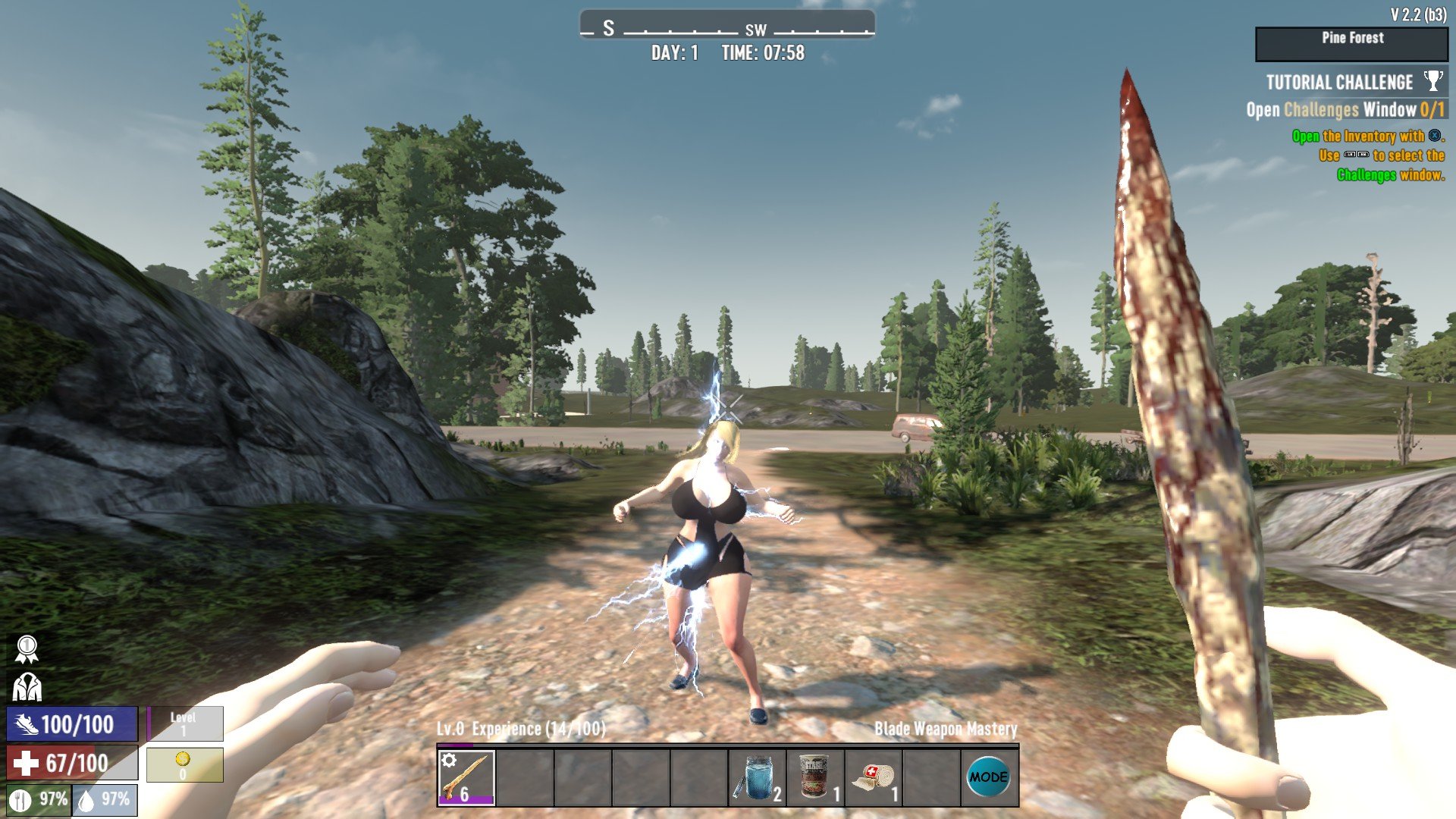
Task: Pick the first aid bandage slot
Action: click(x=873, y=777)
